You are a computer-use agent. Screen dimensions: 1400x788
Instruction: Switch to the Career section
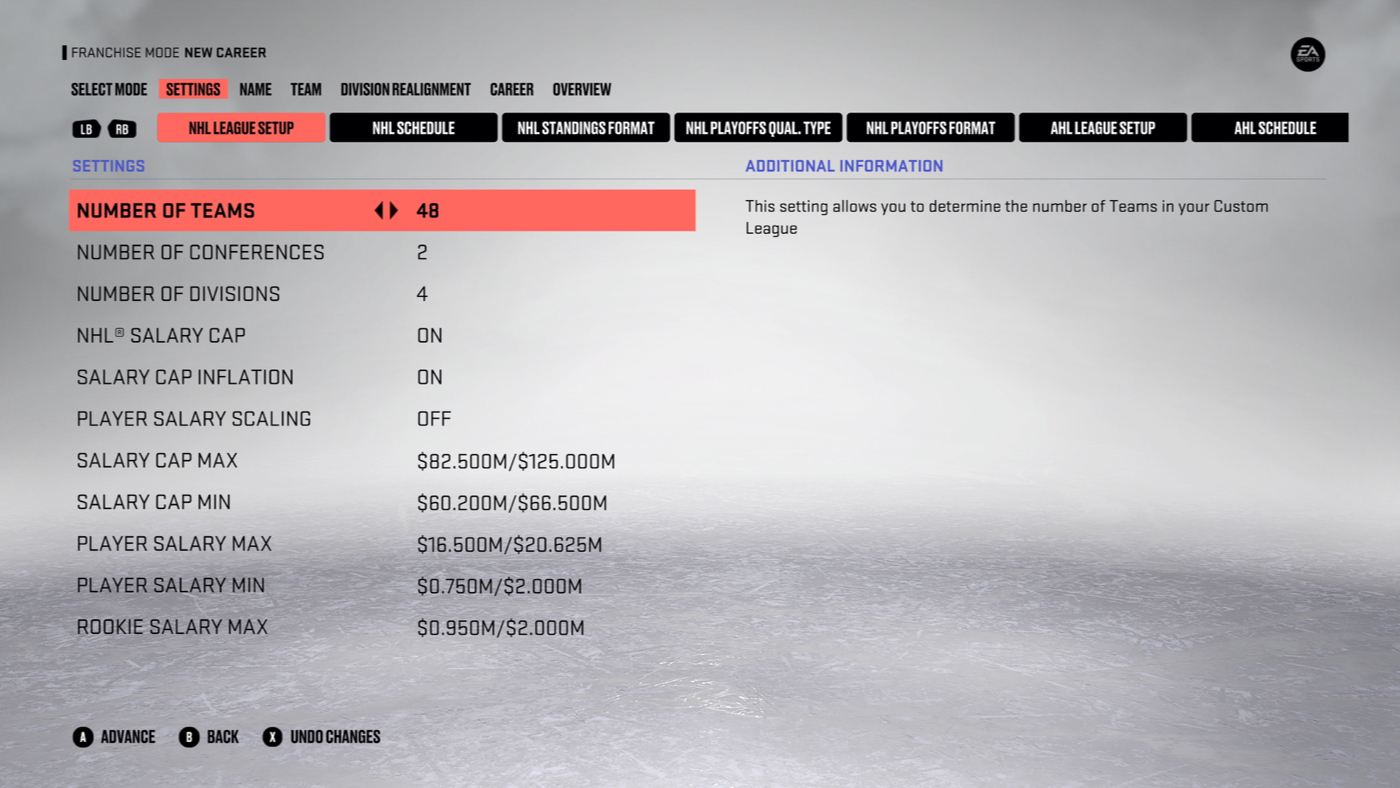[511, 89]
